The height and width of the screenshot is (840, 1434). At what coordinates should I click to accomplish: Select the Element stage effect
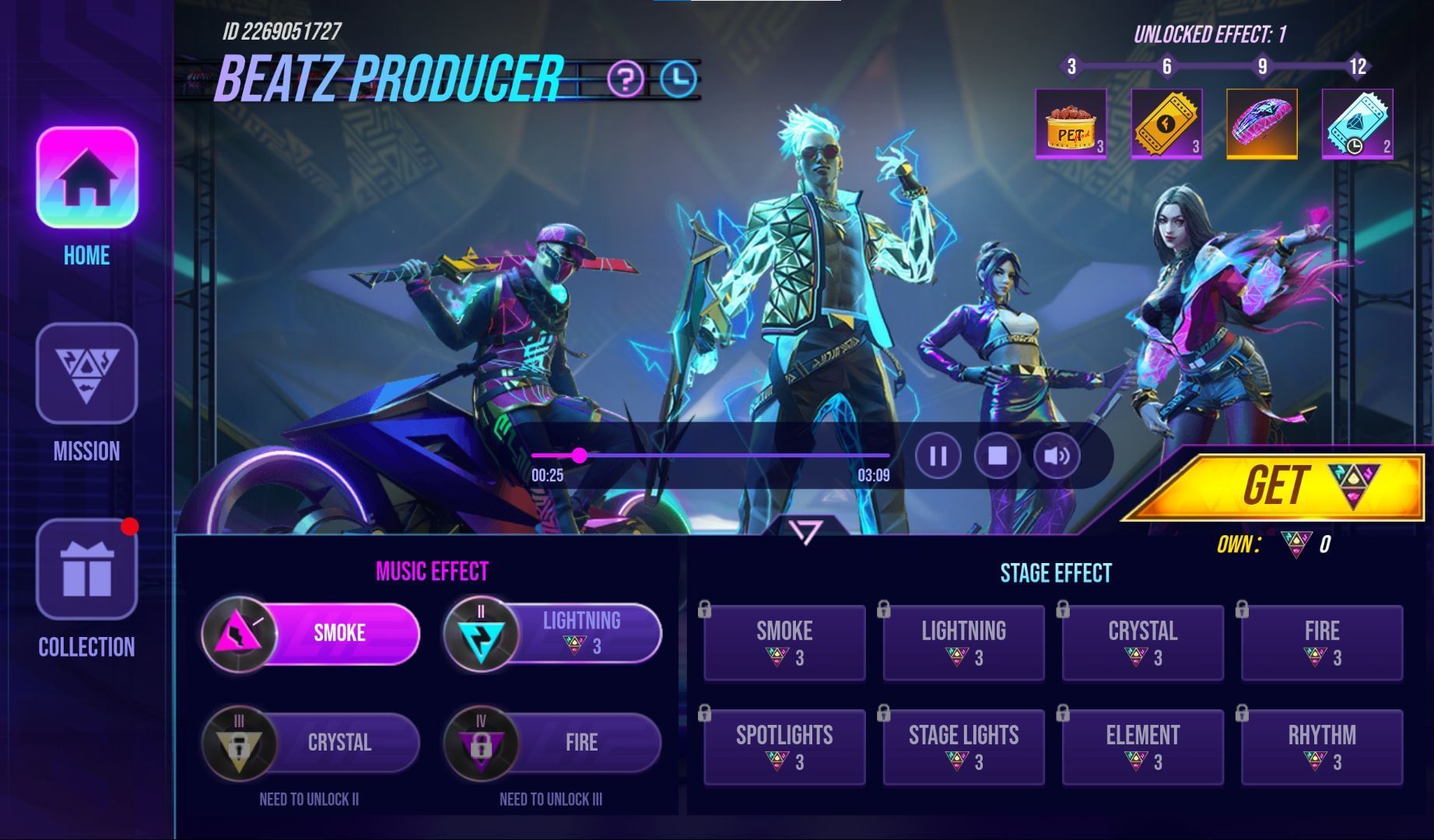click(x=1142, y=747)
